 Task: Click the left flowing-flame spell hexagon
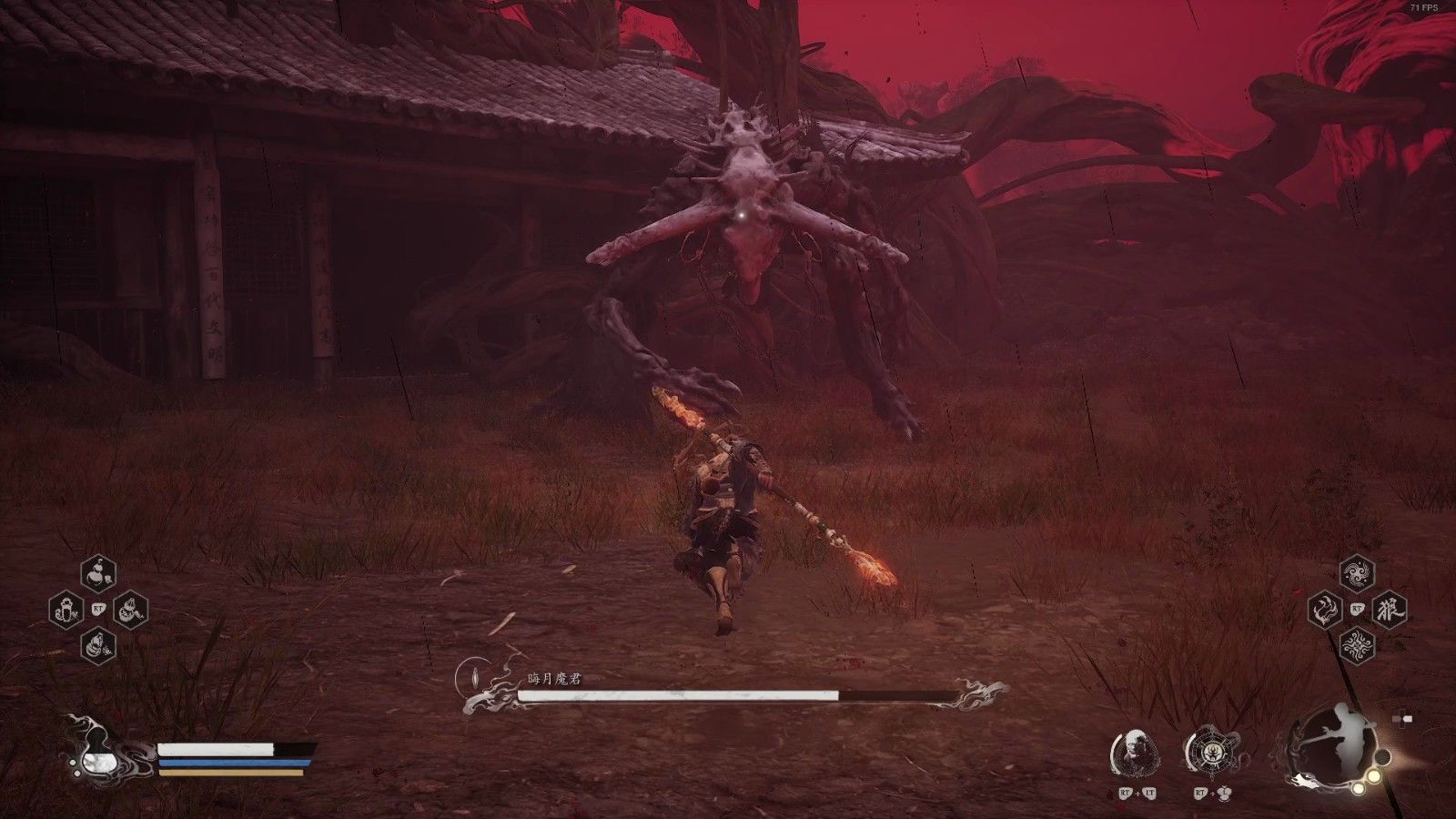[1324, 610]
